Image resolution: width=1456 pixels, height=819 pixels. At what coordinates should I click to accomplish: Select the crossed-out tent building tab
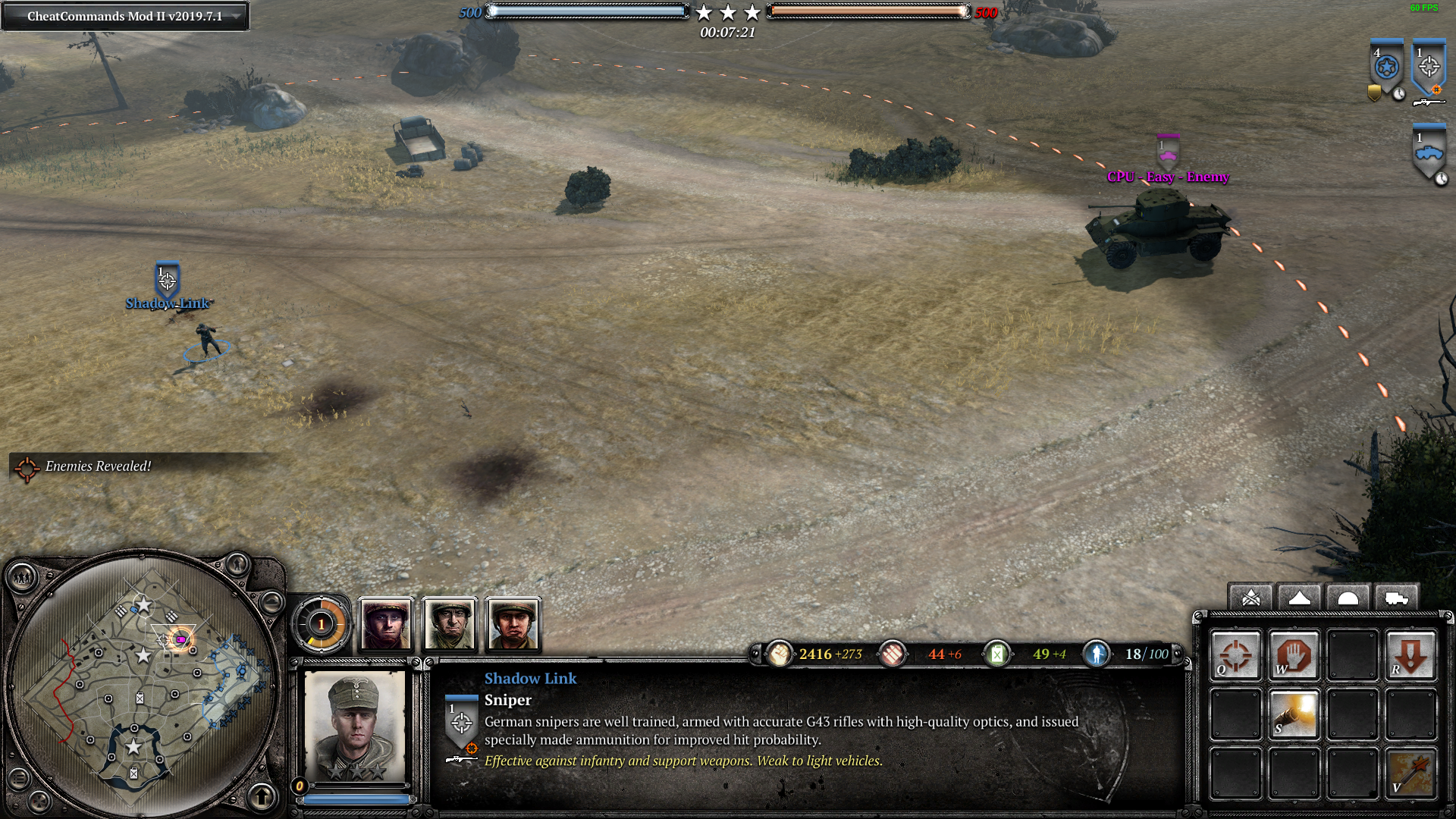click(1251, 598)
